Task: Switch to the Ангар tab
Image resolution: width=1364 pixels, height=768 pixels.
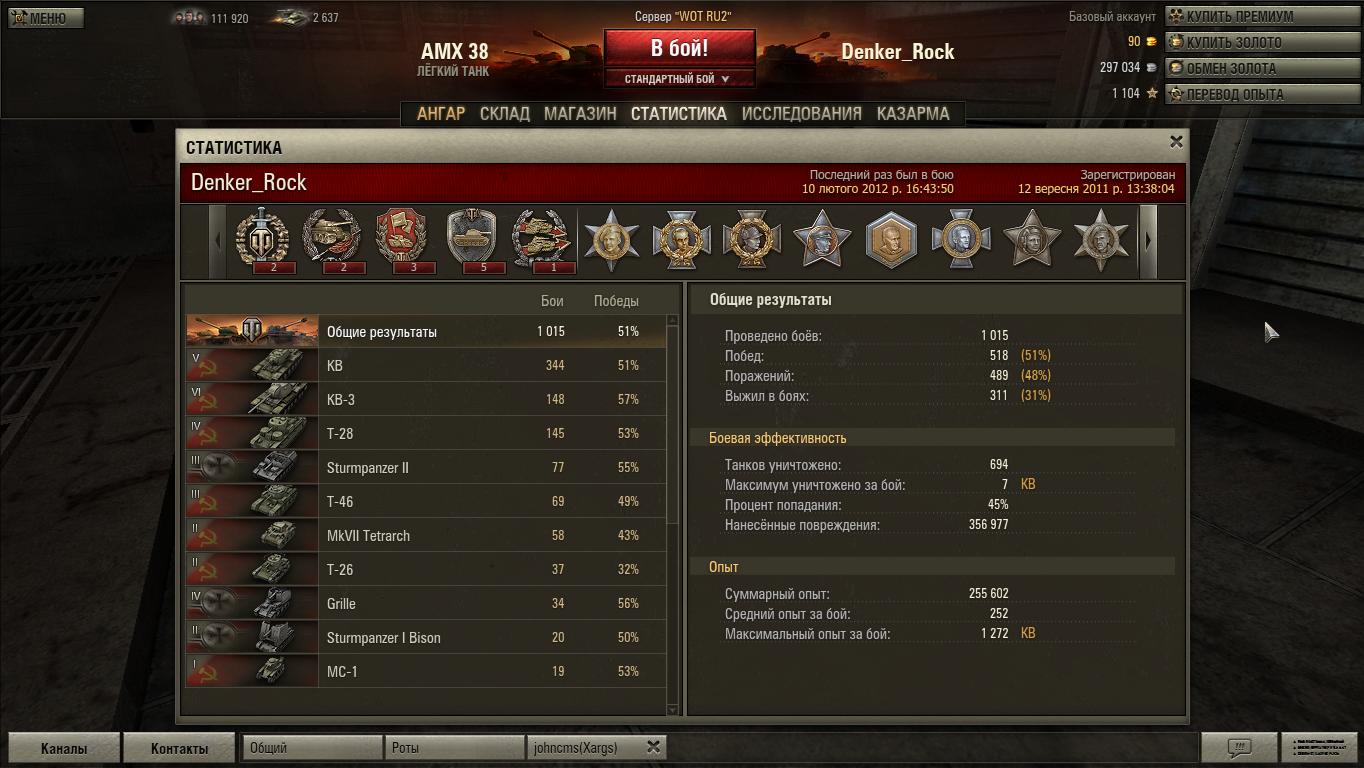Action: (441, 113)
